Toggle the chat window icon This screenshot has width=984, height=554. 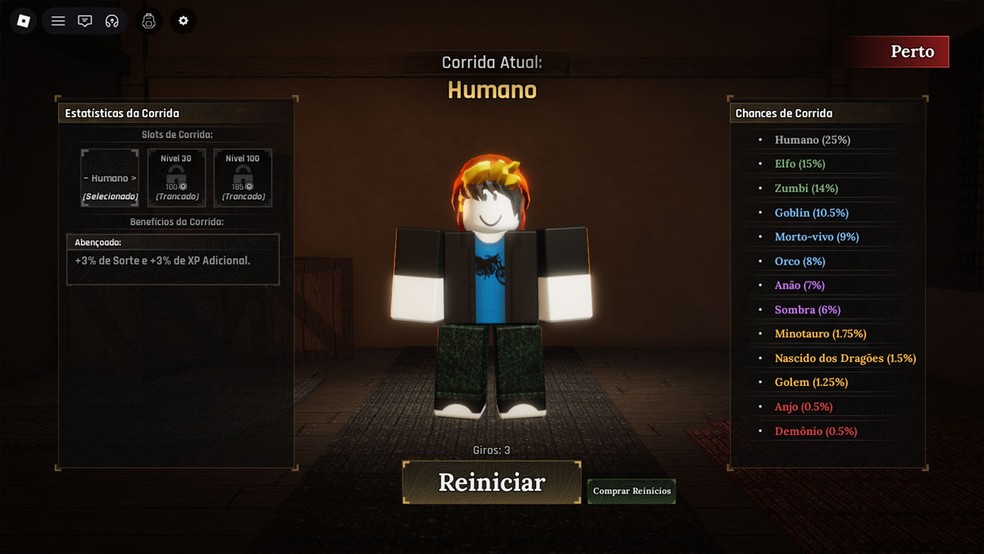tap(85, 21)
